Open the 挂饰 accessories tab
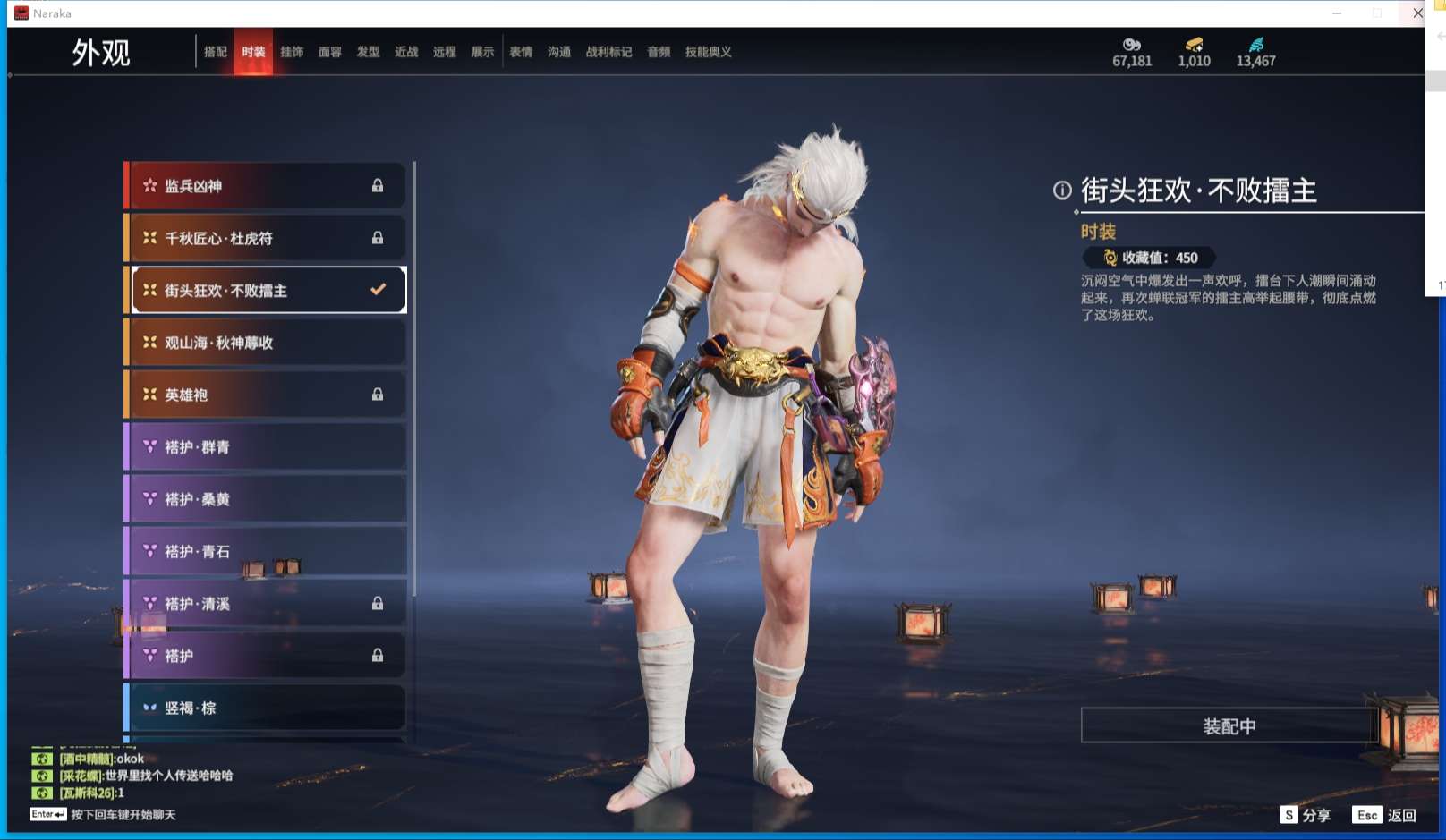Image resolution: width=1446 pixels, height=840 pixels. (292, 52)
